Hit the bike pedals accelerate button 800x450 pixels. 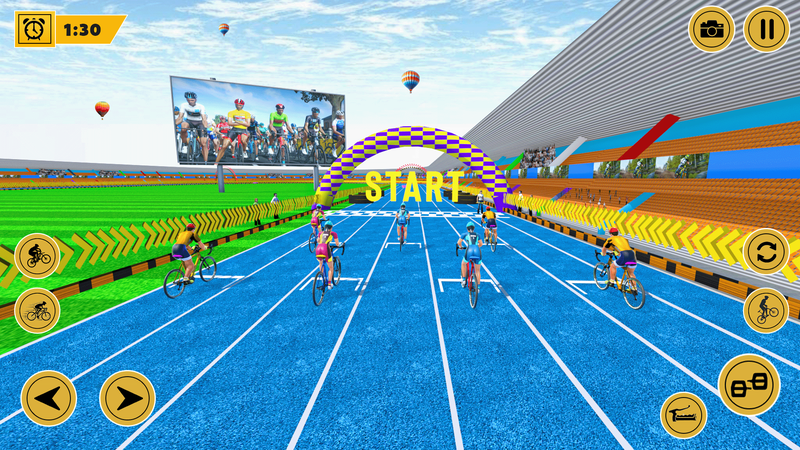[x=748, y=385]
